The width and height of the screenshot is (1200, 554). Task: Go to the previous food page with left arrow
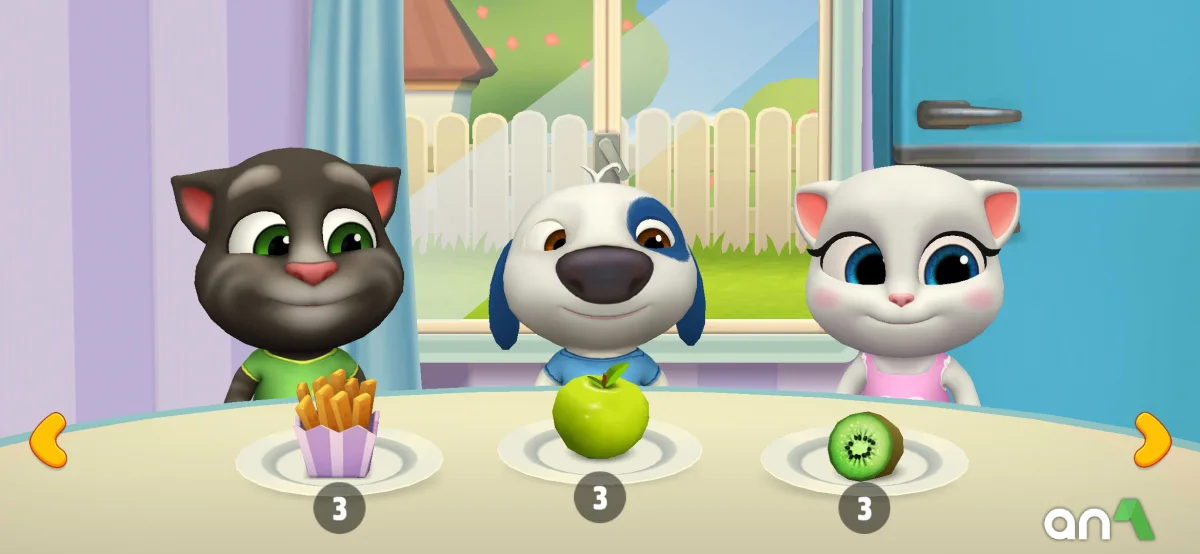[48, 440]
